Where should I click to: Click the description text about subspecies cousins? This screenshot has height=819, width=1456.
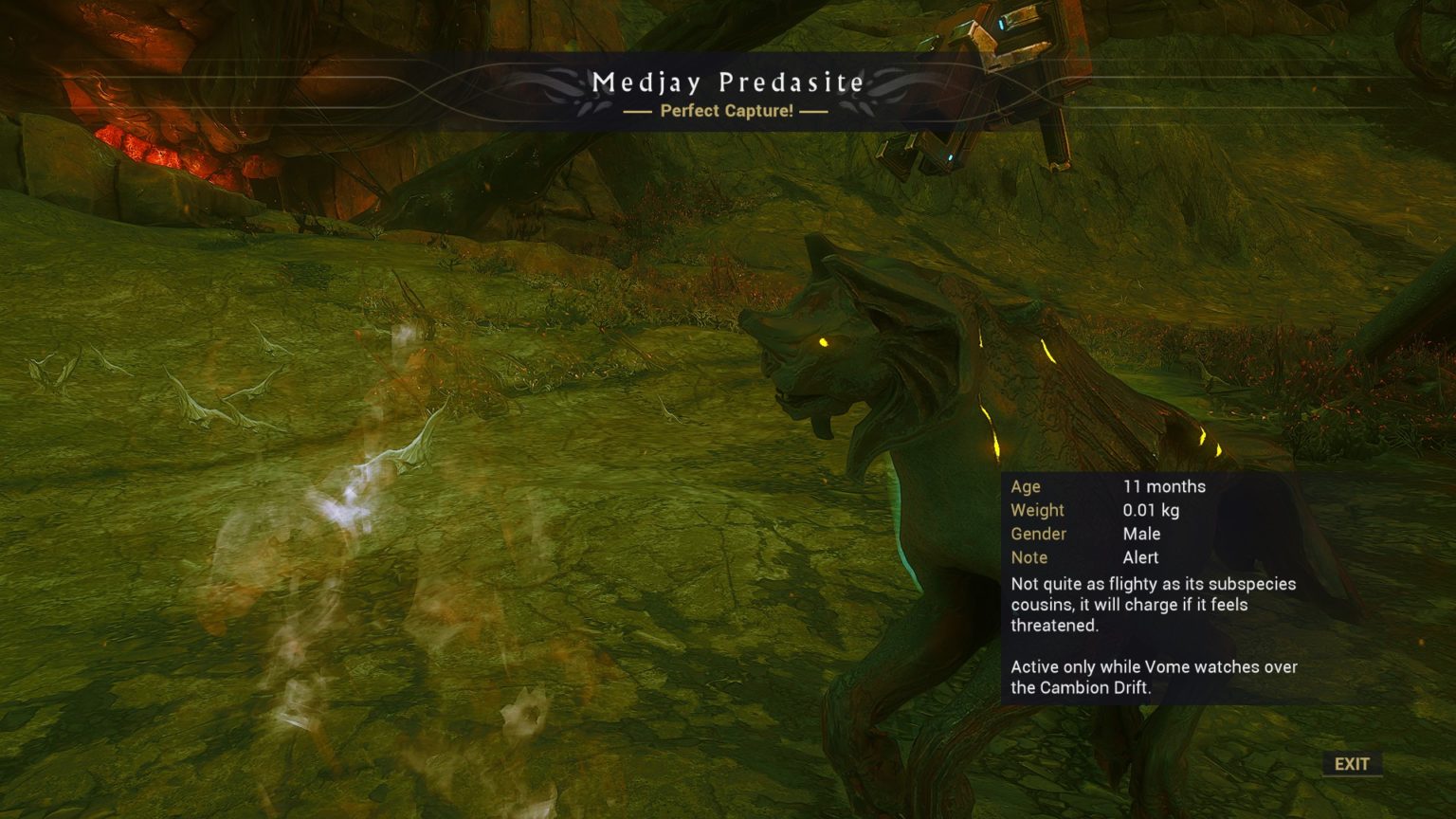coord(1152,605)
